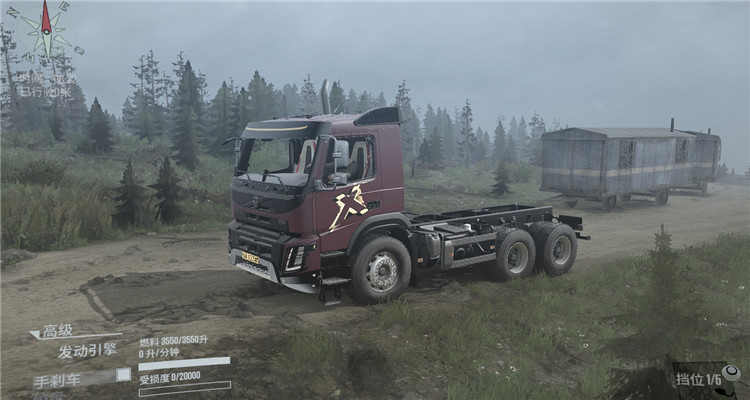Toggle the 手刹车 handbrake checkbox
Viewport: 750px width, 400px height.
pyautogui.click(x=123, y=375)
